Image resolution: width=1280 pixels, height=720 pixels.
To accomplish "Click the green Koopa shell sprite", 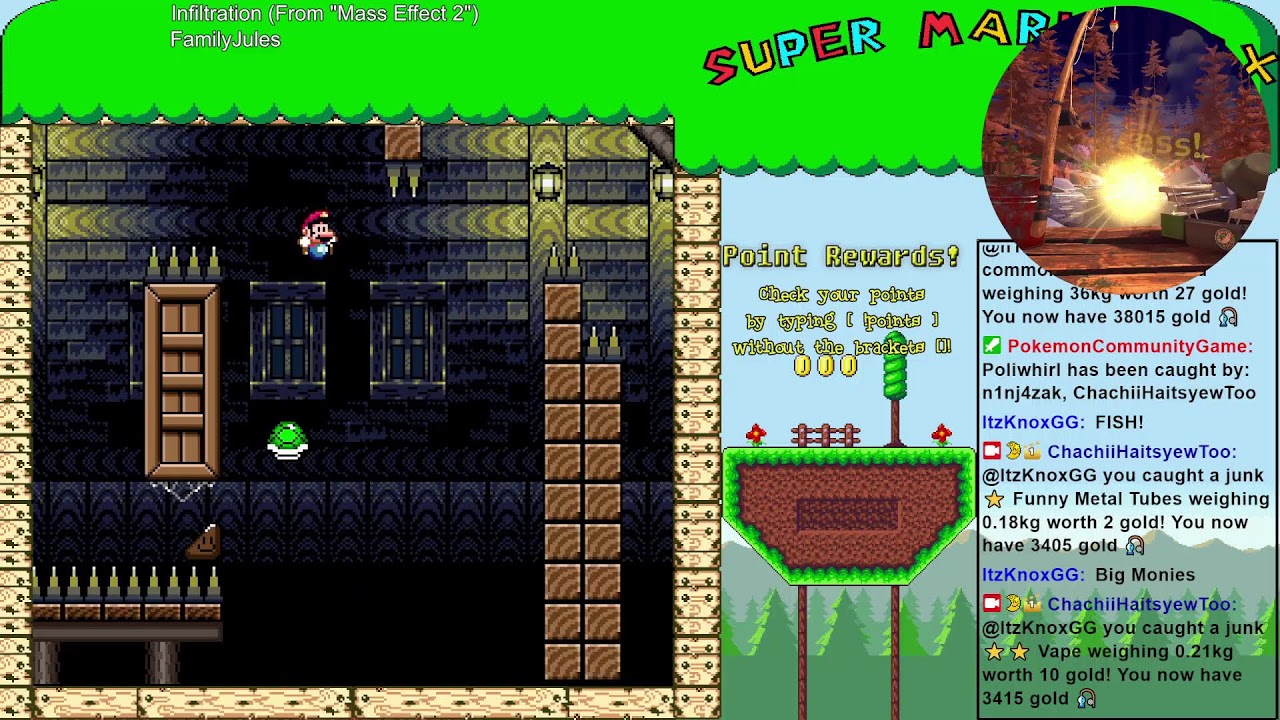I will click(287, 442).
